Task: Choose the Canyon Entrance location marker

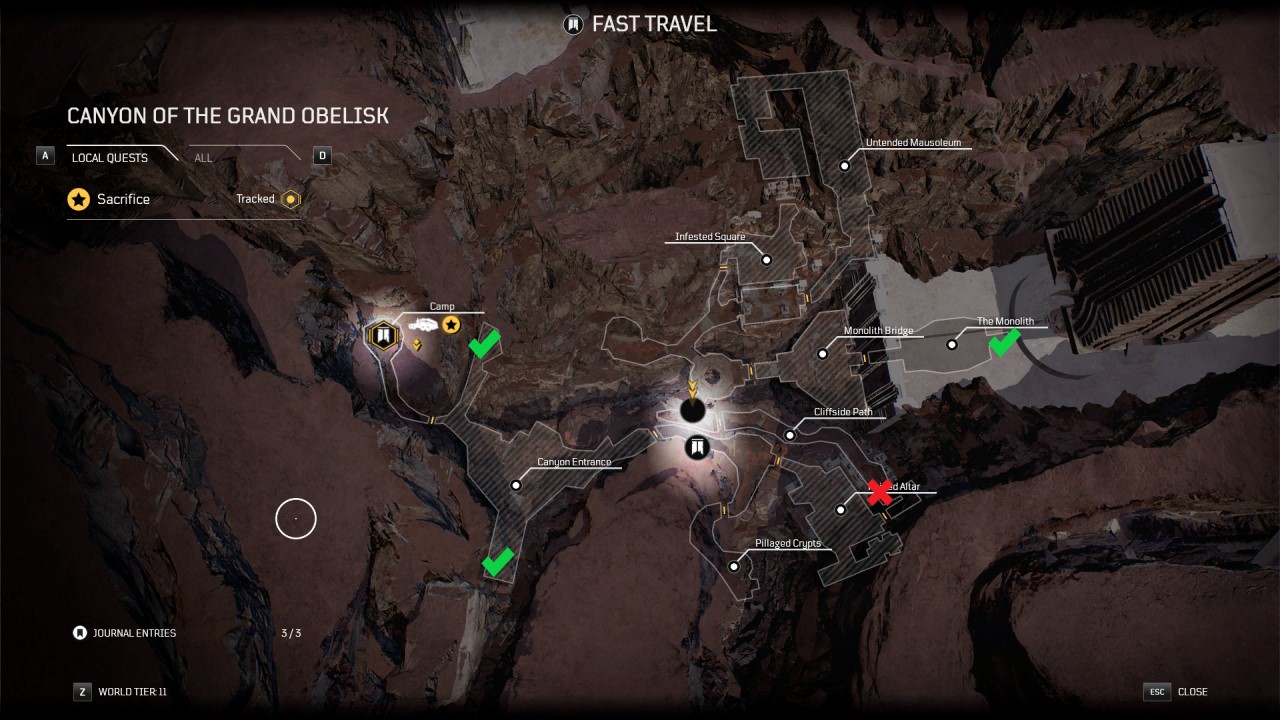Action: [x=516, y=485]
